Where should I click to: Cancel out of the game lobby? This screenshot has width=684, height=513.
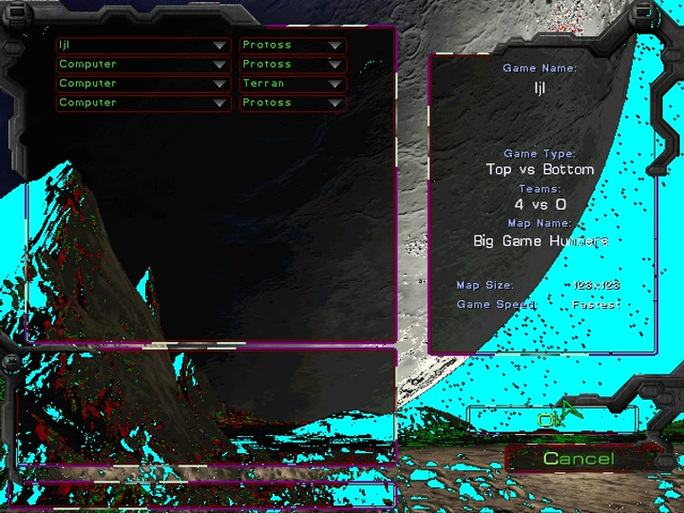point(578,458)
